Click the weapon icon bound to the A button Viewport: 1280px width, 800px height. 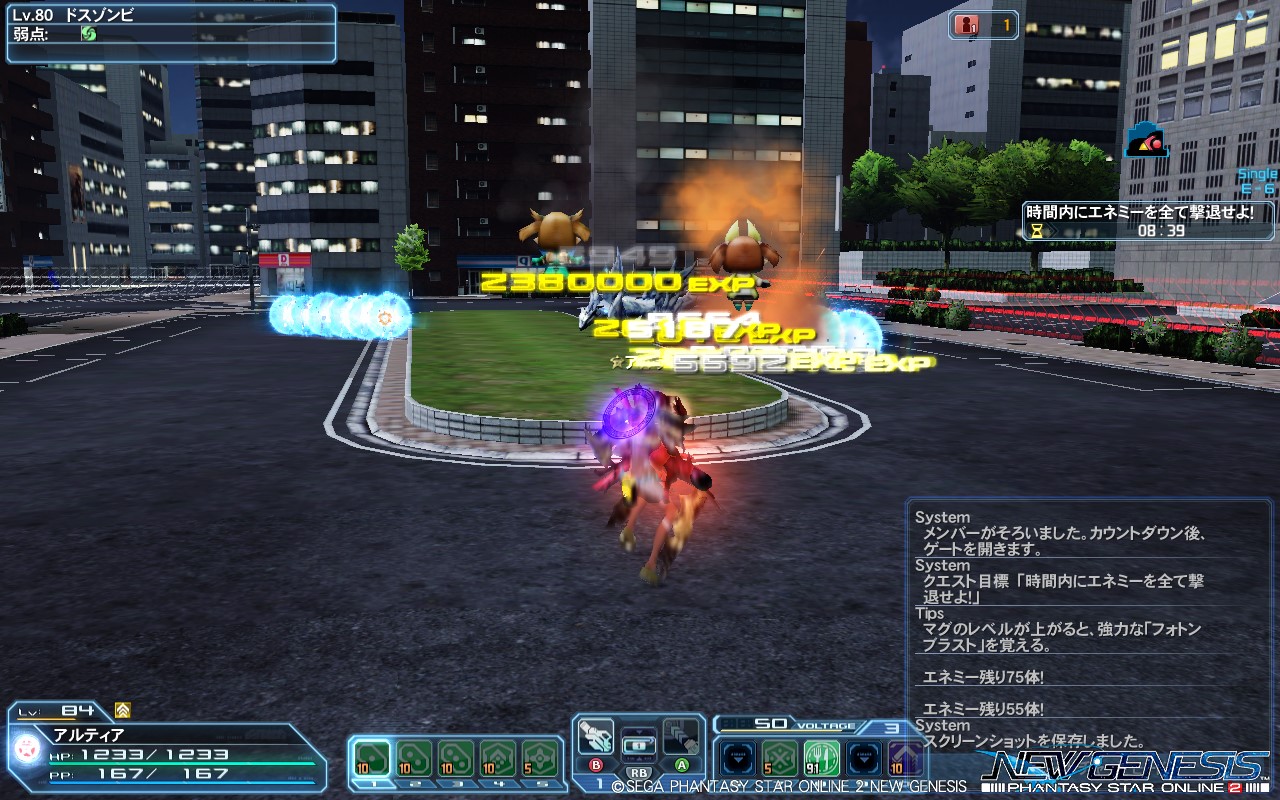click(x=682, y=738)
